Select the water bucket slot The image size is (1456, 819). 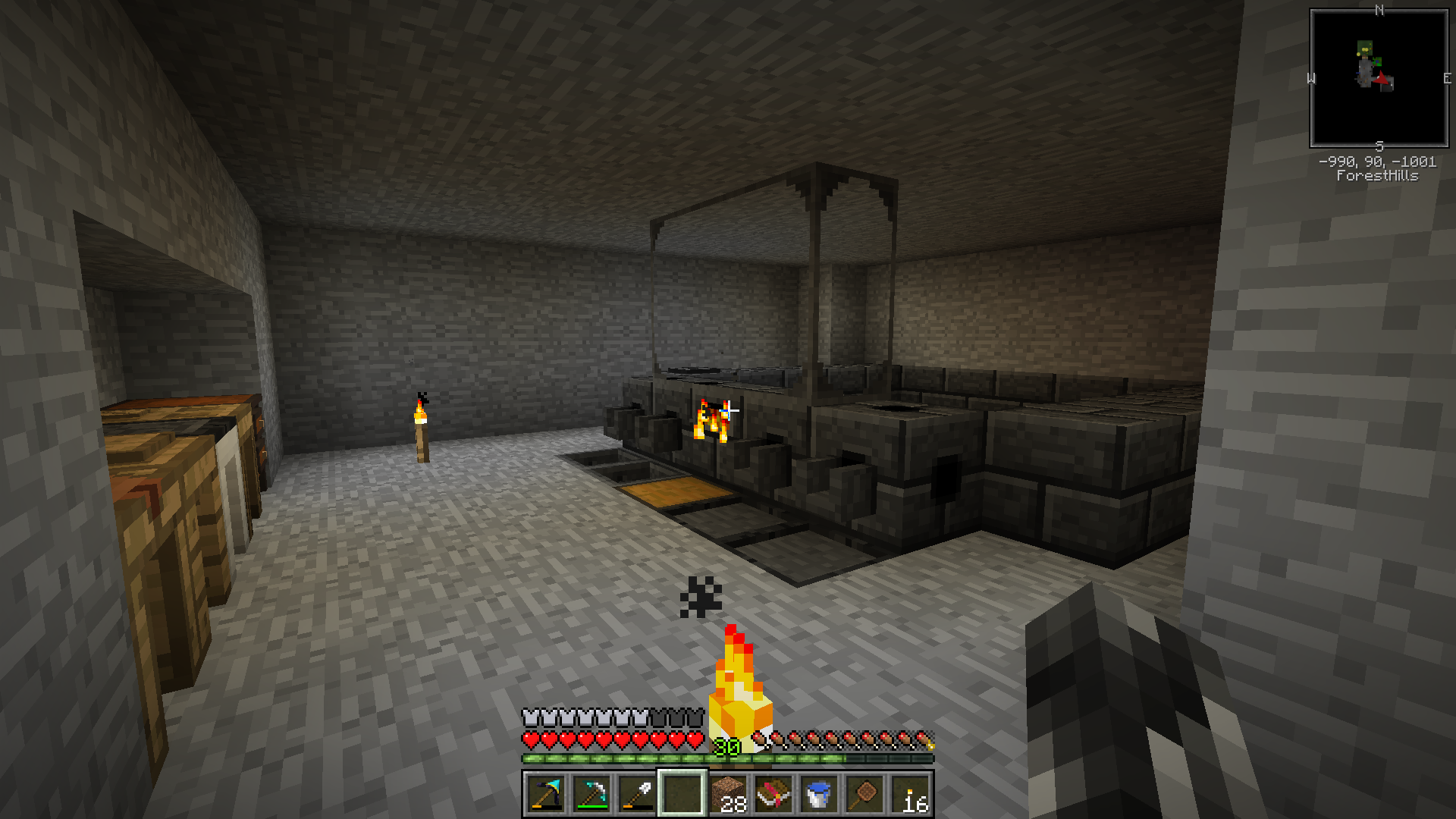(x=819, y=794)
